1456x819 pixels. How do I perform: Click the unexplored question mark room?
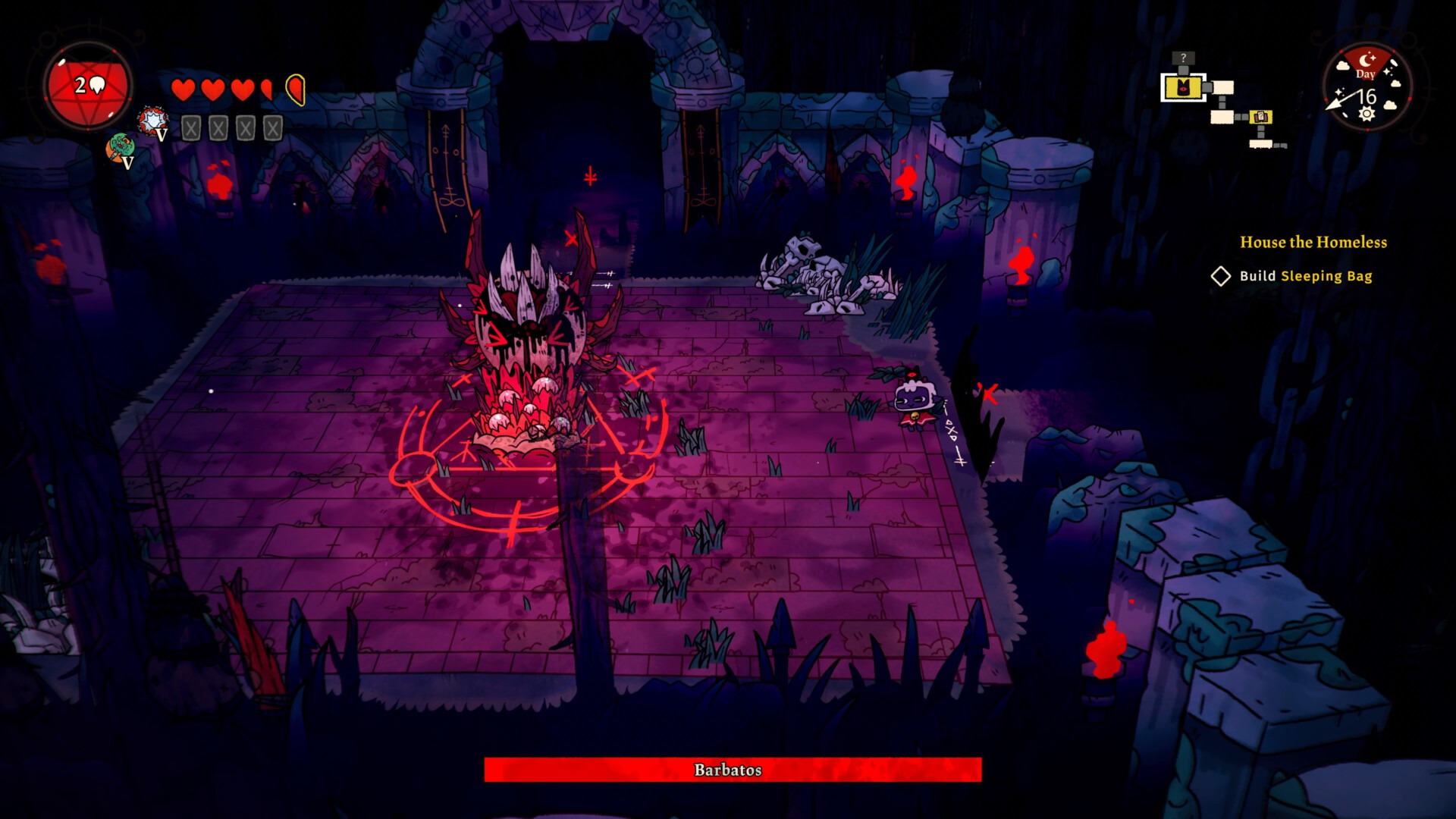tap(1182, 58)
